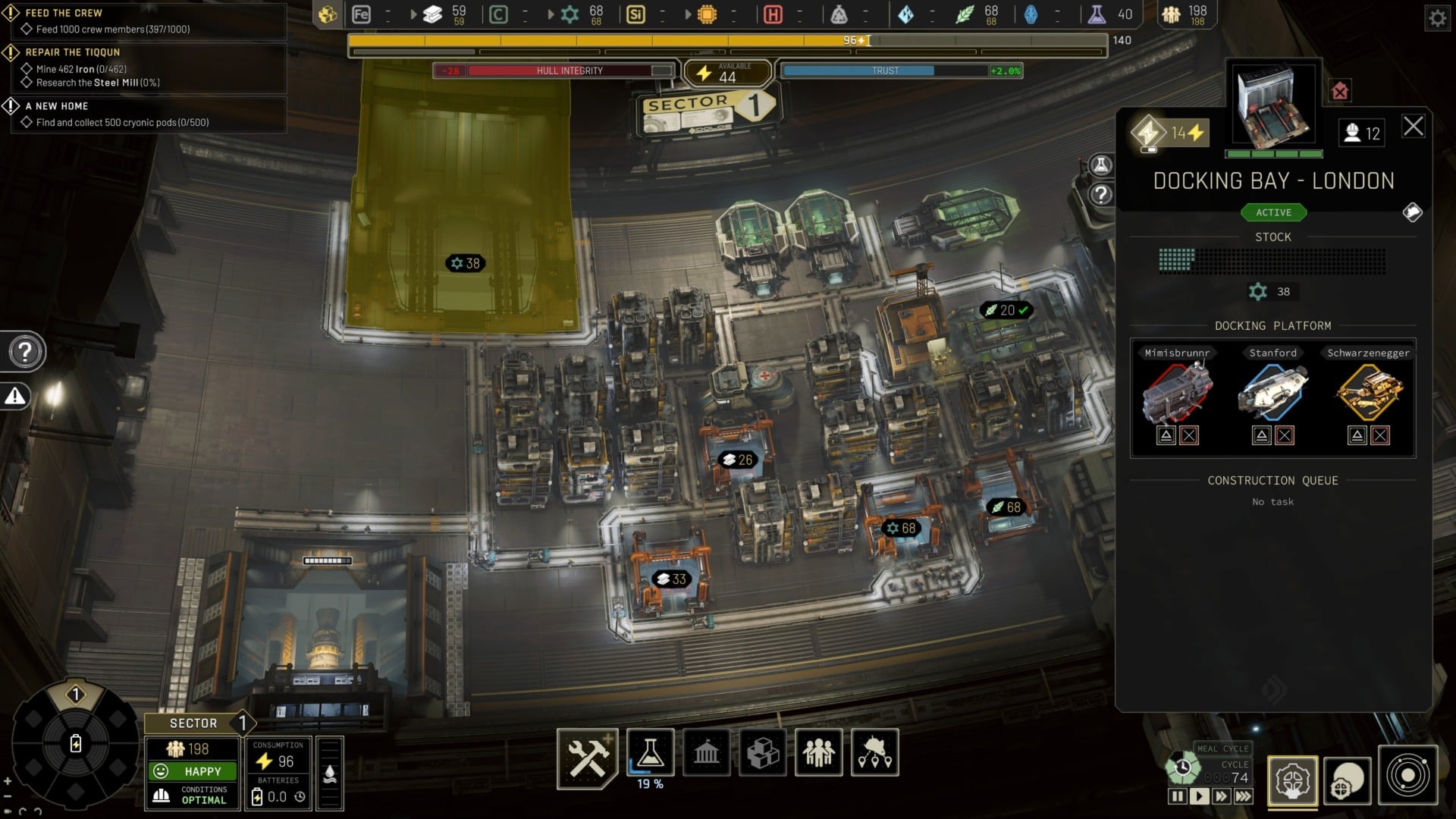Open the administration panel with the bank icon

click(x=707, y=753)
